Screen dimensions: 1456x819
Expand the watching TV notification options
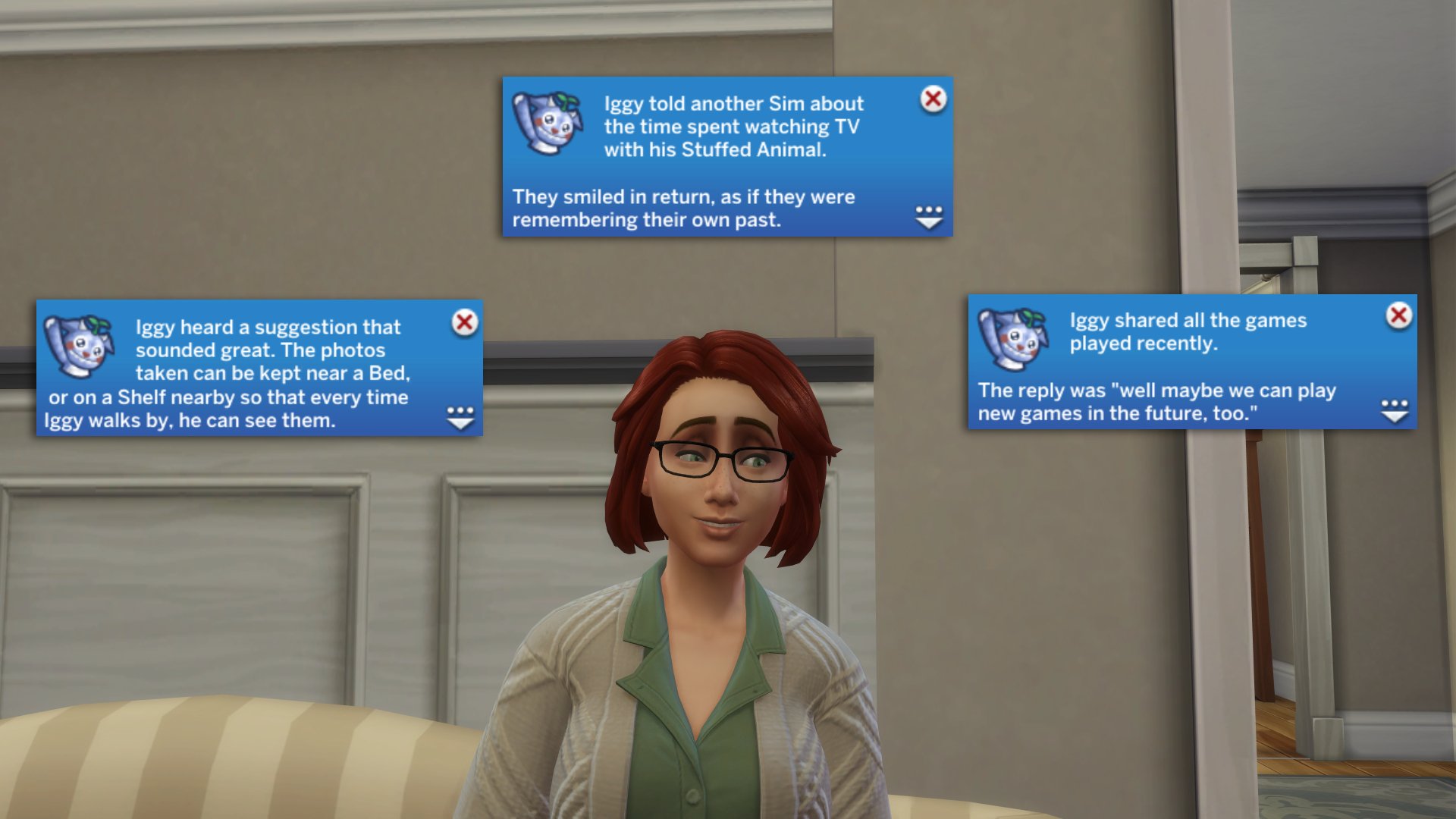tap(928, 217)
